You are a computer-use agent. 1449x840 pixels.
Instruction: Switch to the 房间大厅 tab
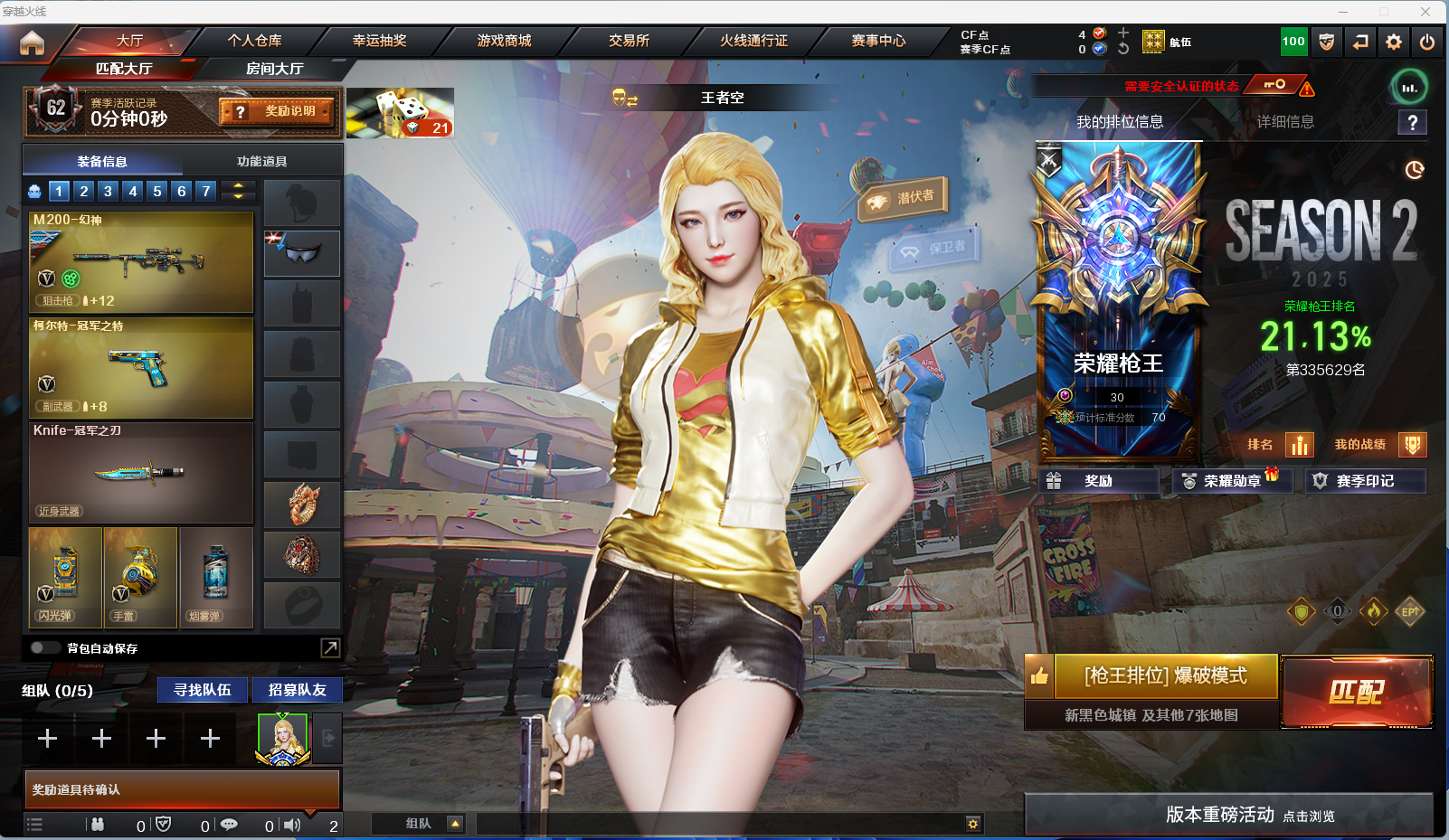(x=274, y=69)
